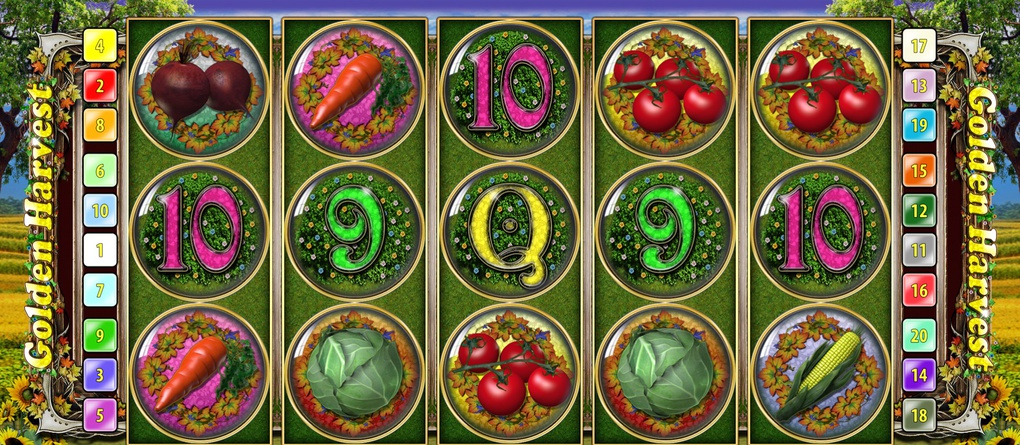Click the purple payline 3 marker
The width and height of the screenshot is (1020, 445).
pos(100,374)
